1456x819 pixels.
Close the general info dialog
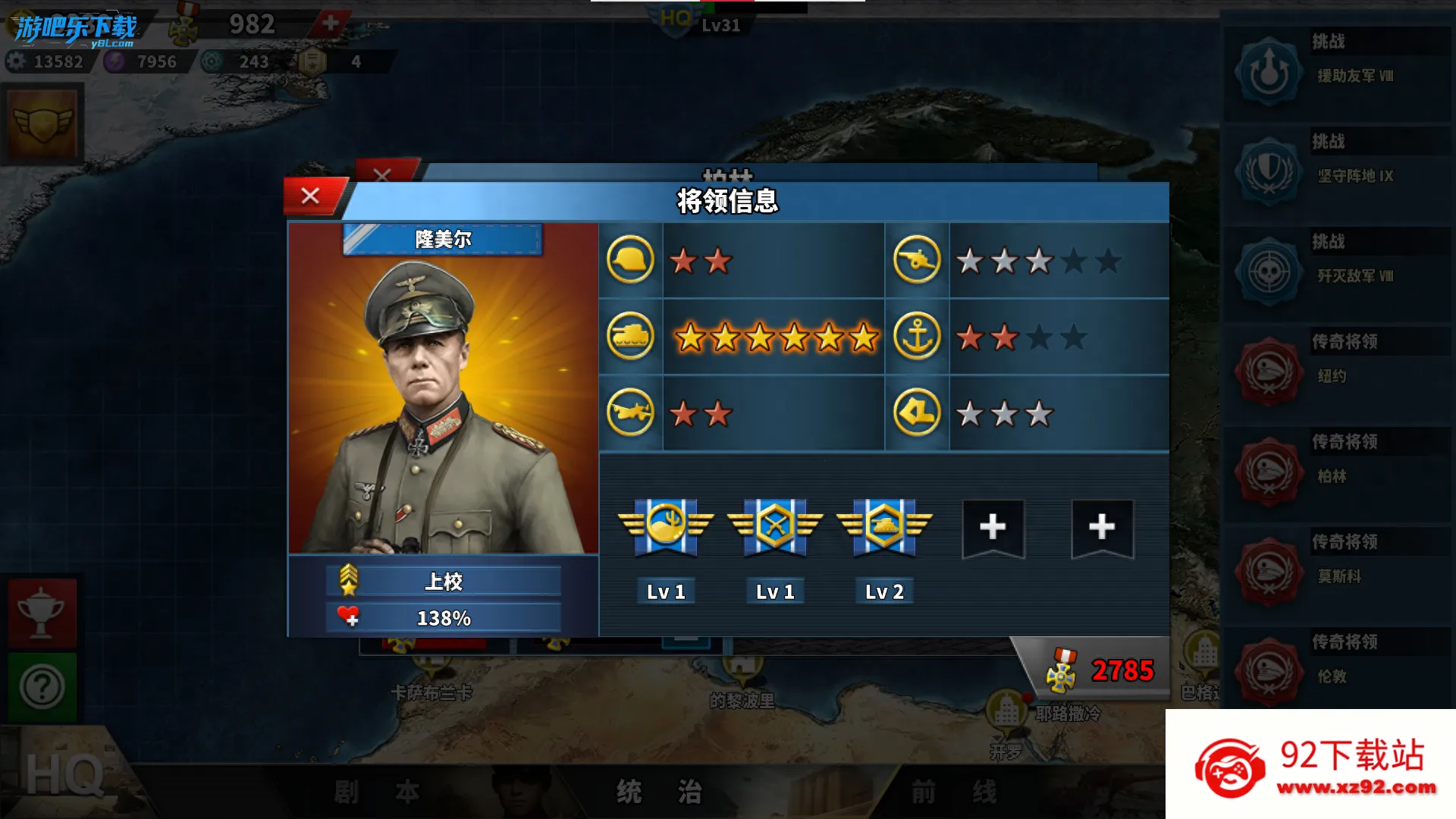click(x=311, y=196)
